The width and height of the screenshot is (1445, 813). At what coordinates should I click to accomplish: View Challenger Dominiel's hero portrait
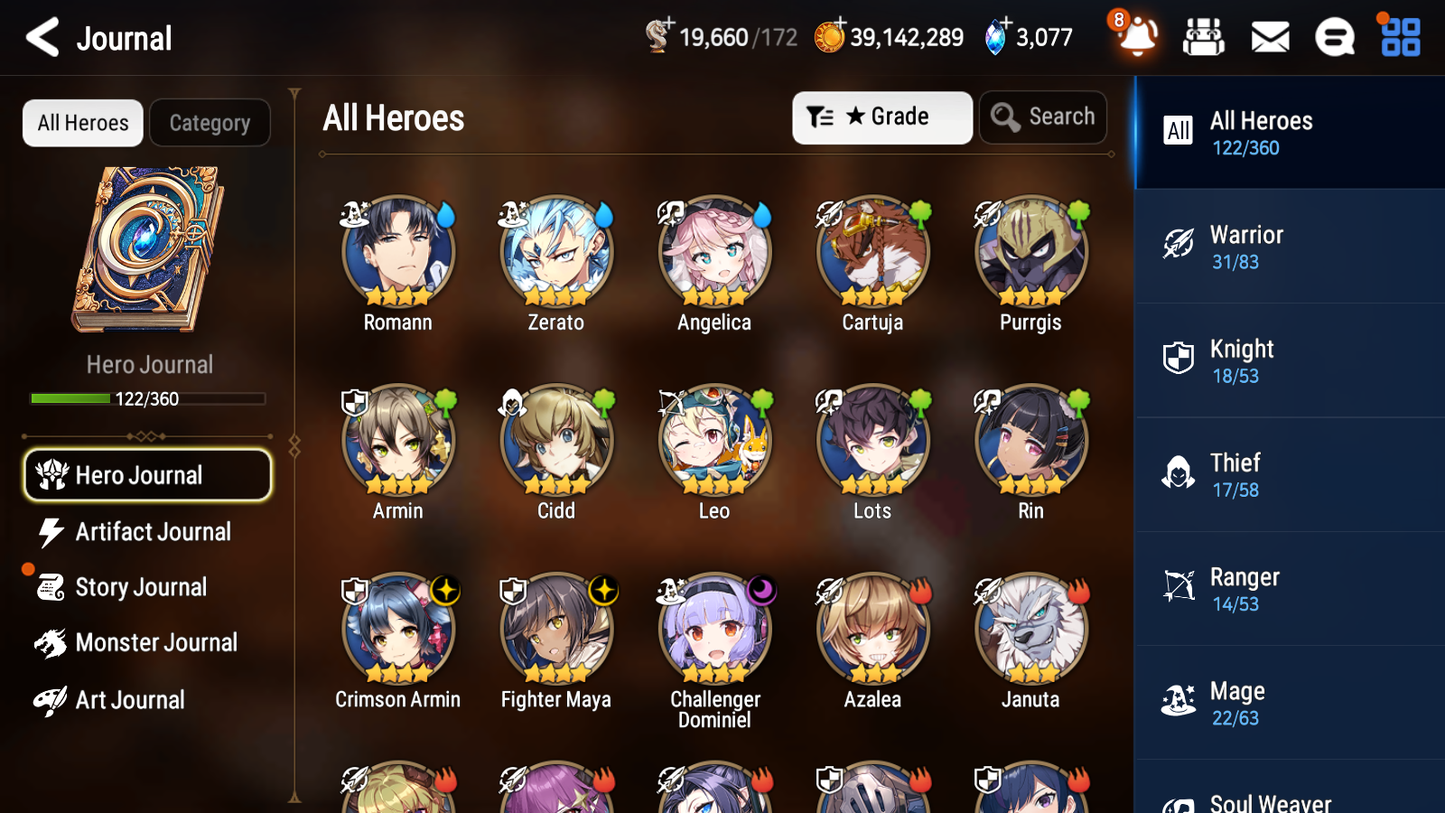(x=714, y=629)
